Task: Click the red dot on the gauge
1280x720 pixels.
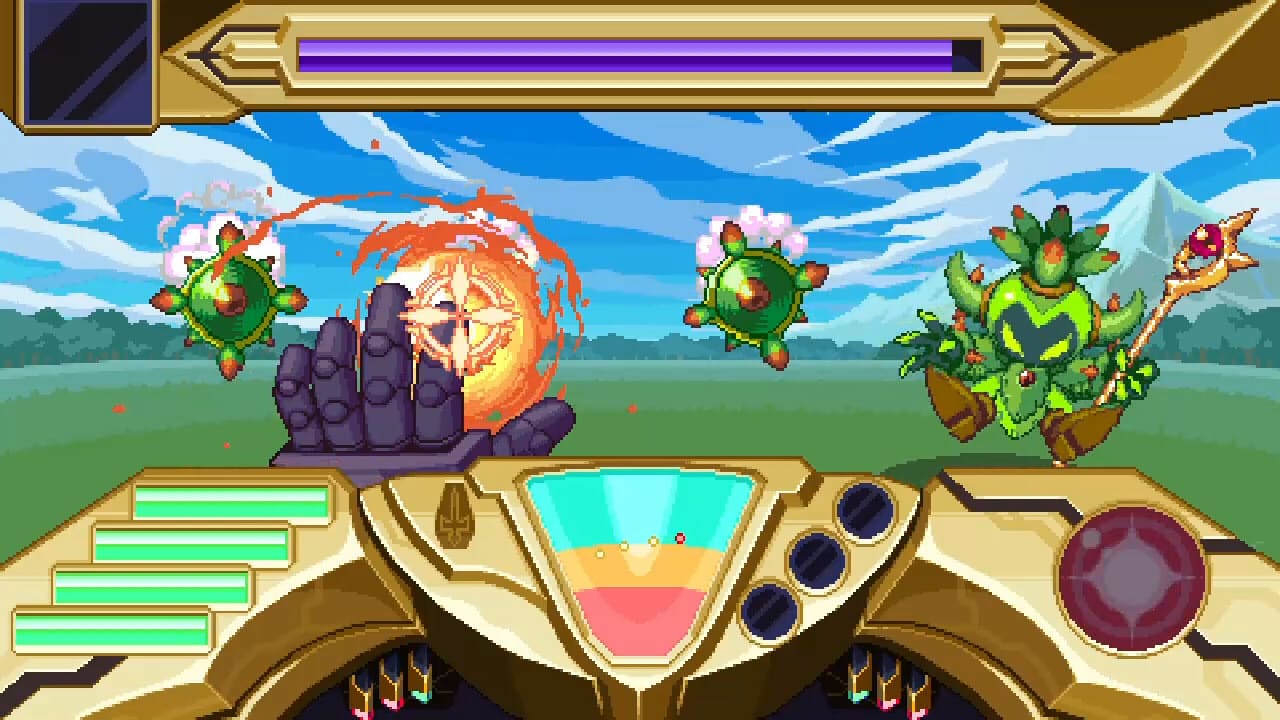Action: click(679, 538)
